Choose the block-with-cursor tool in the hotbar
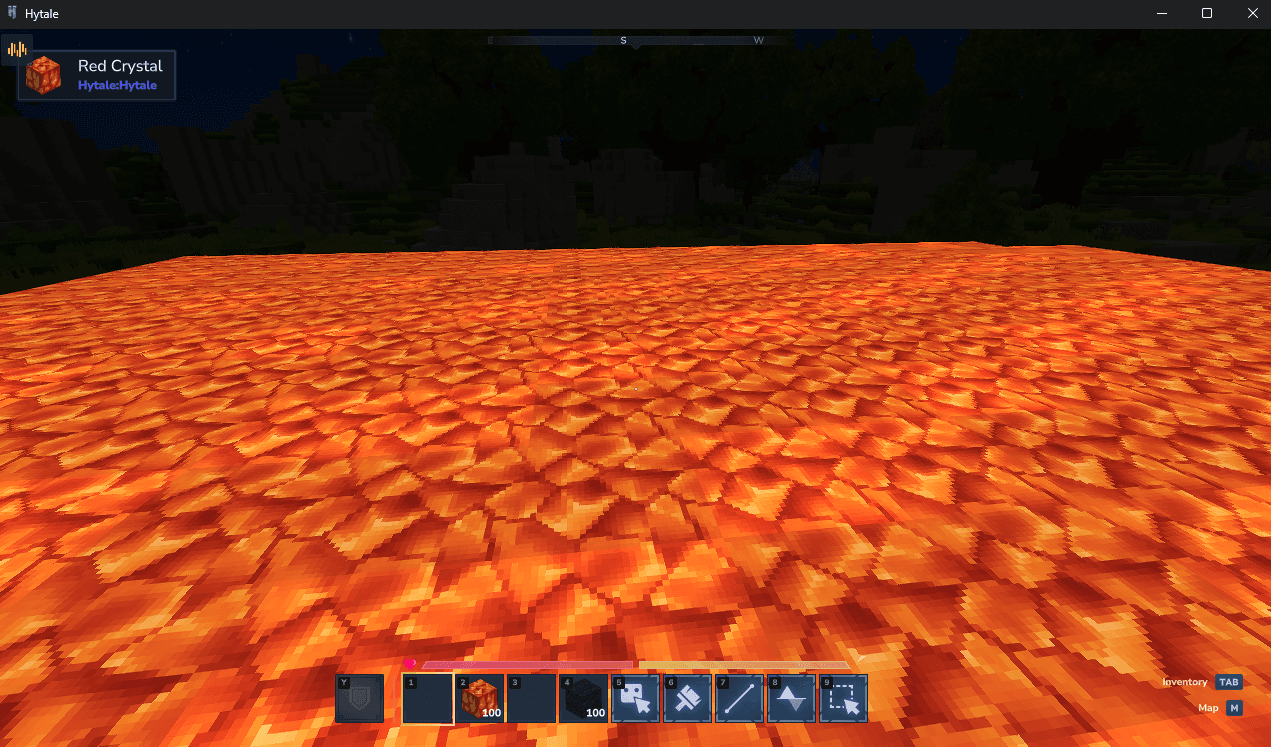 tap(636, 698)
